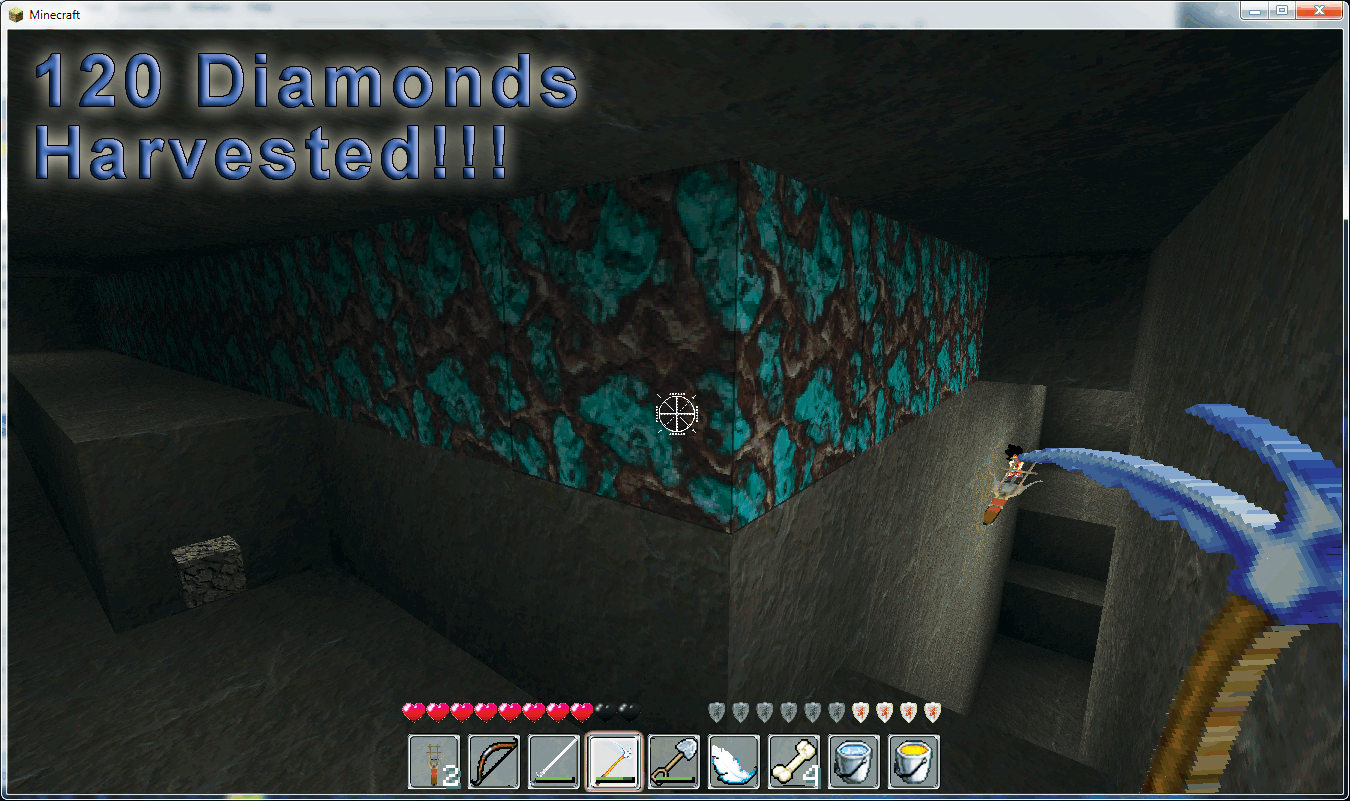The width and height of the screenshot is (1350, 801).
Task: Select the bone stack slot
Action: [x=794, y=762]
